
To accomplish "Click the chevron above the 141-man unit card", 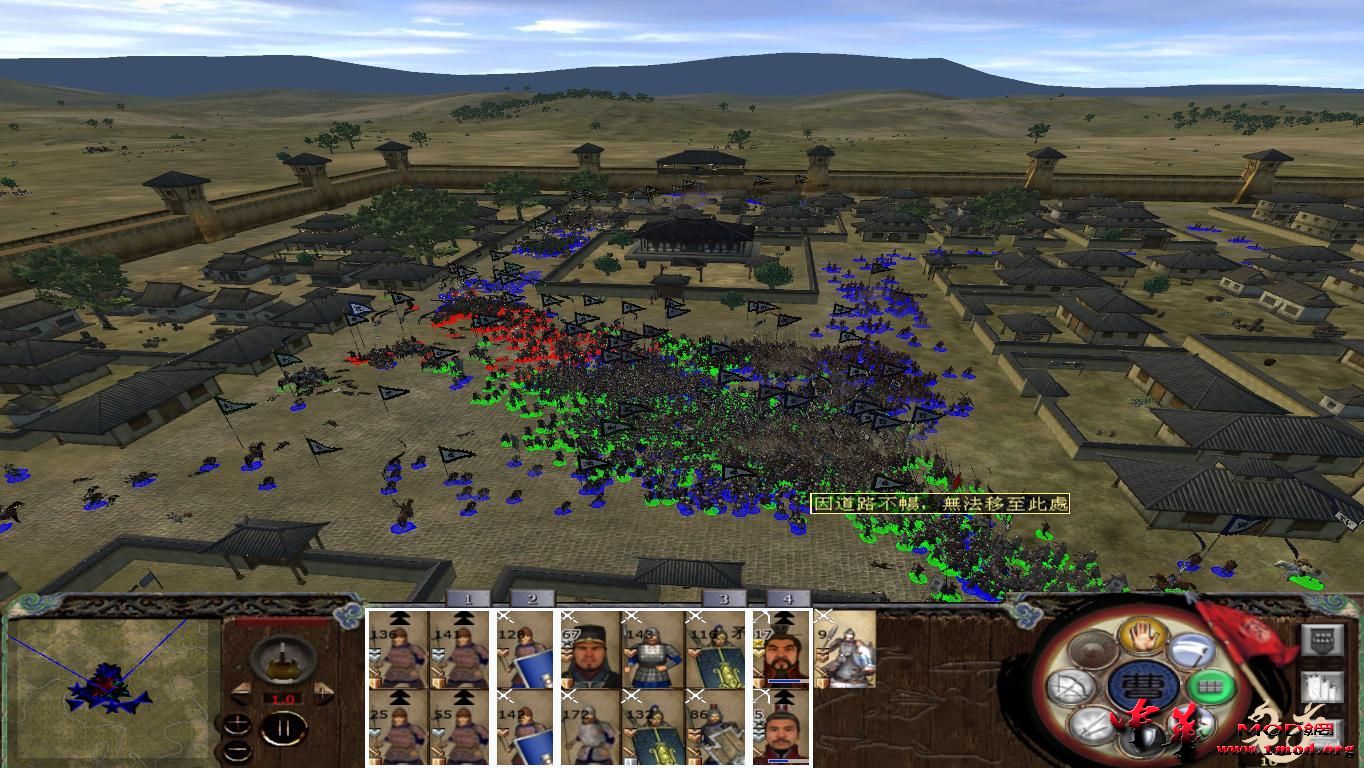I will pos(462,618).
